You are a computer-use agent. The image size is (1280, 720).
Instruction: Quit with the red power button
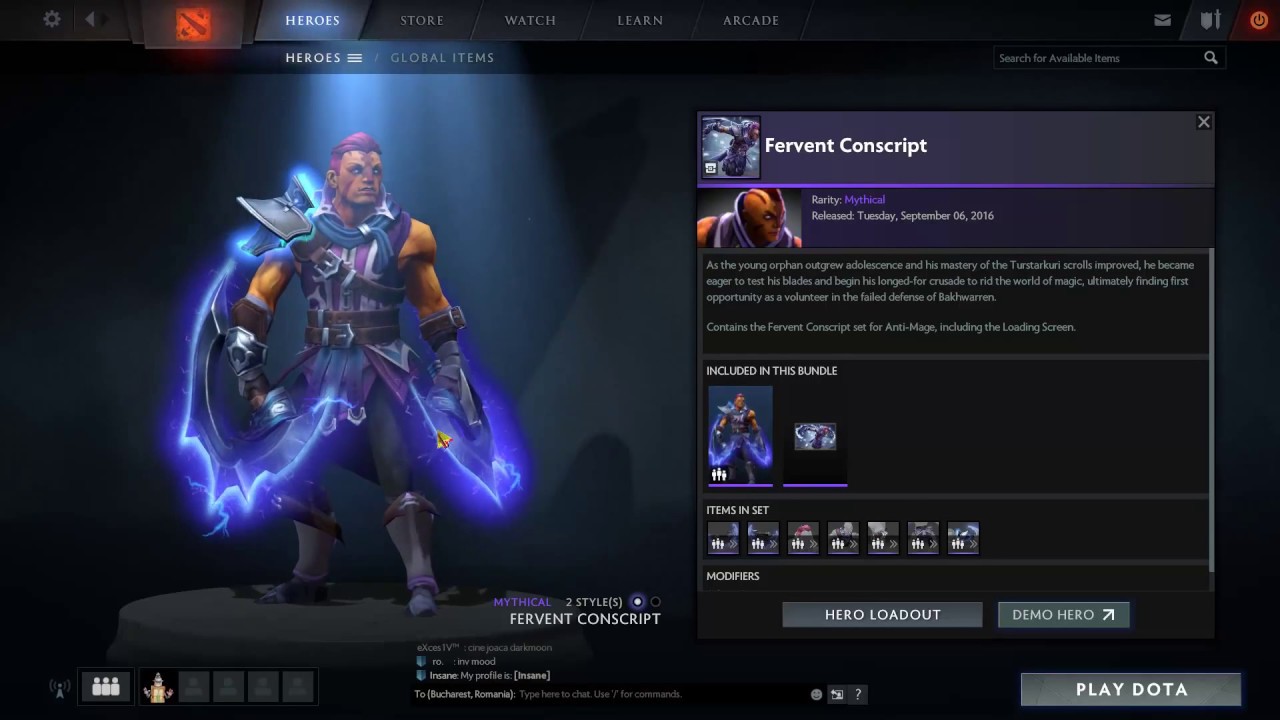click(1259, 20)
